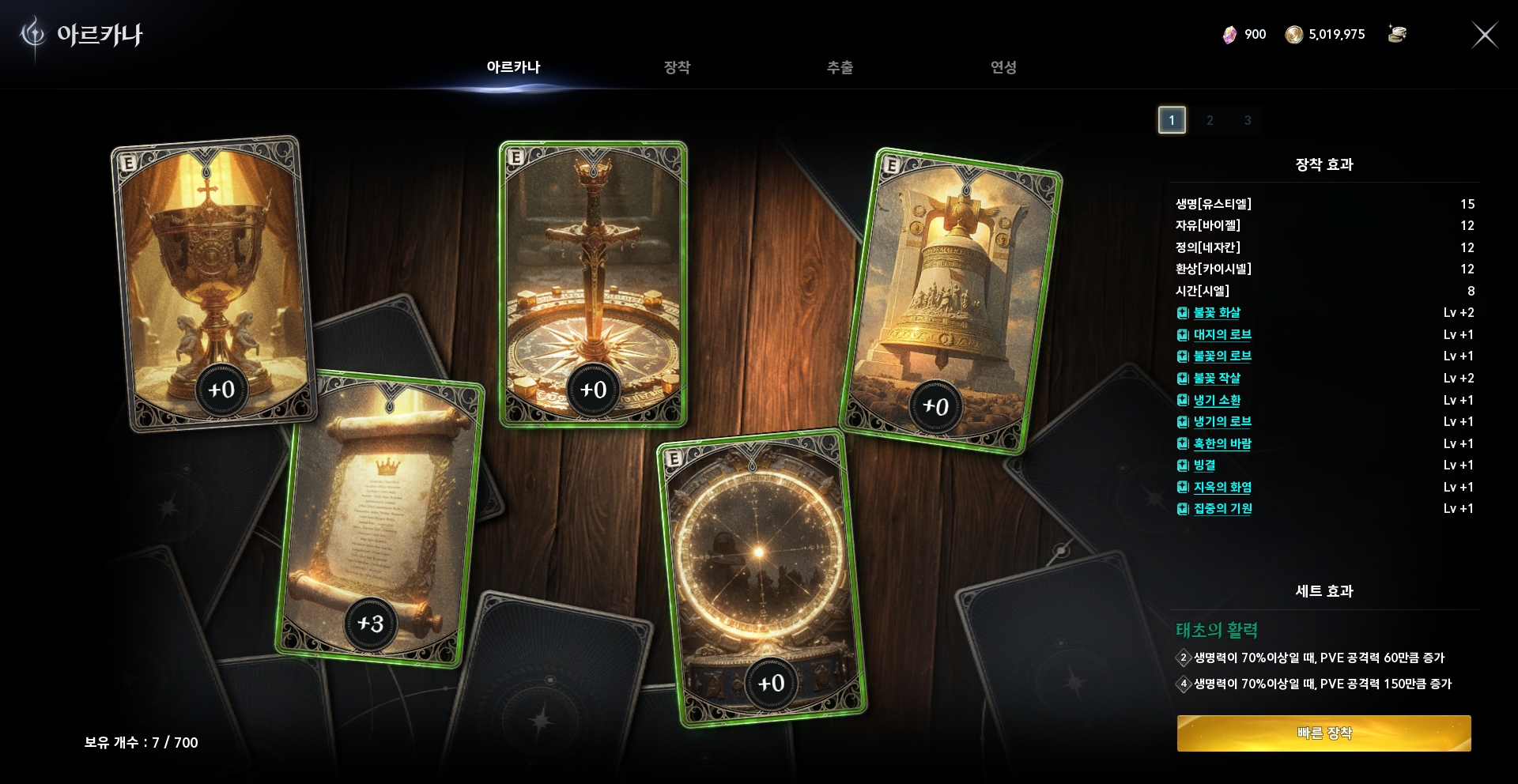Click the 빠른 장착 quick-equip button
This screenshot has height=784, width=1518.
tap(1324, 733)
